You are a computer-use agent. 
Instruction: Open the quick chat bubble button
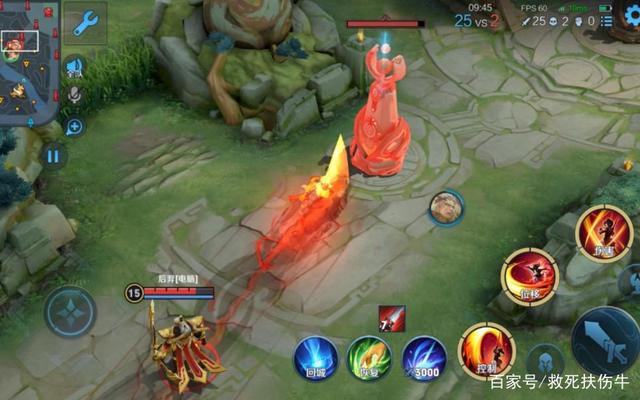click(x=73, y=126)
